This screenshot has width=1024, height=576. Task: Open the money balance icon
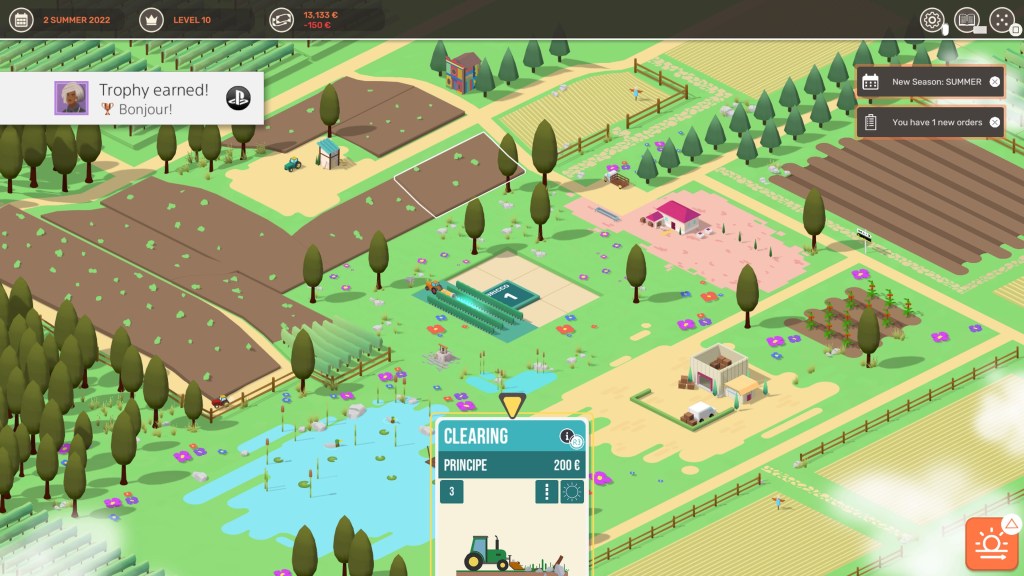(x=281, y=20)
